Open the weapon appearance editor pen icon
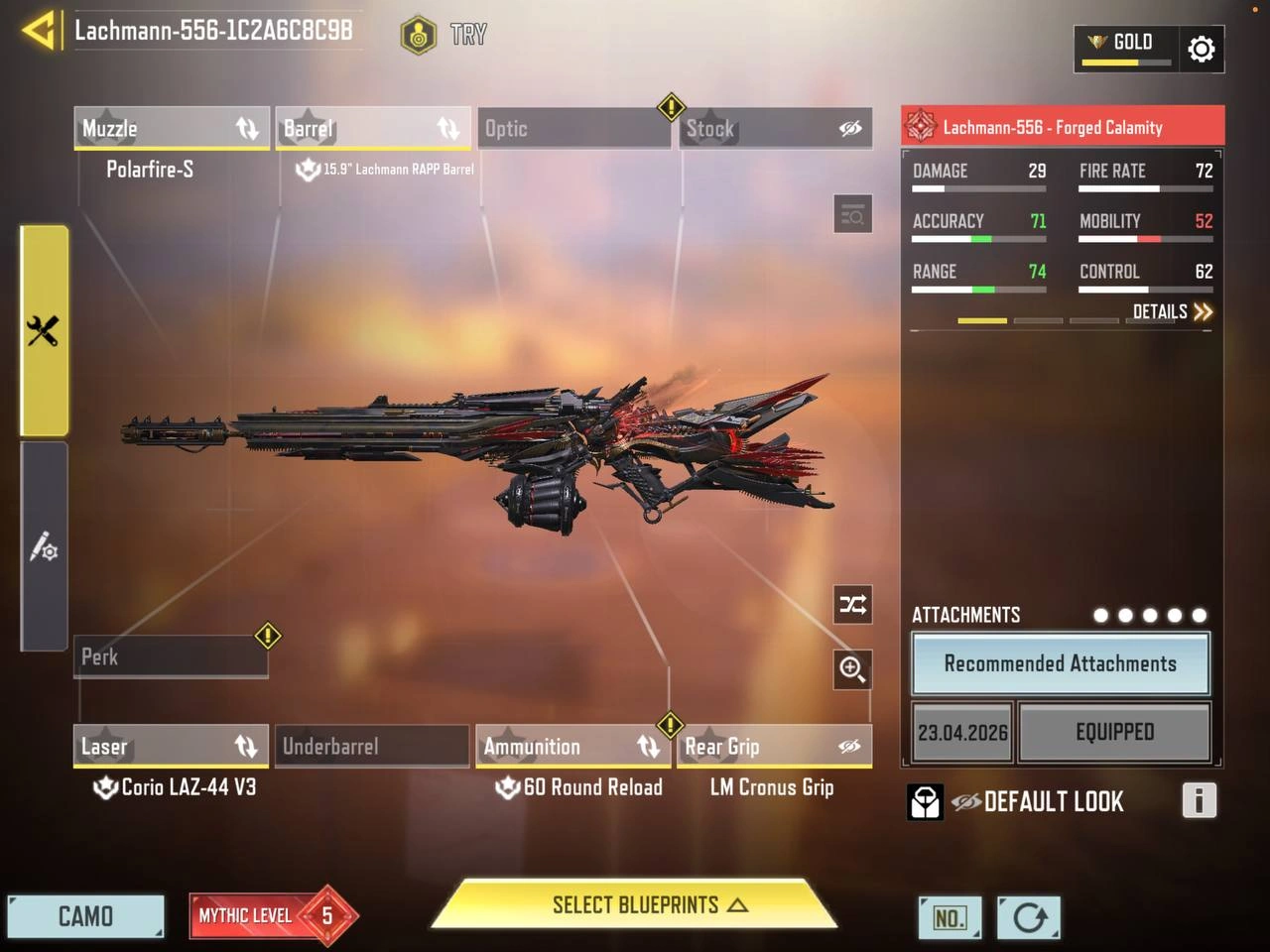The height and width of the screenshot is (952, 1270). point(44,545)
